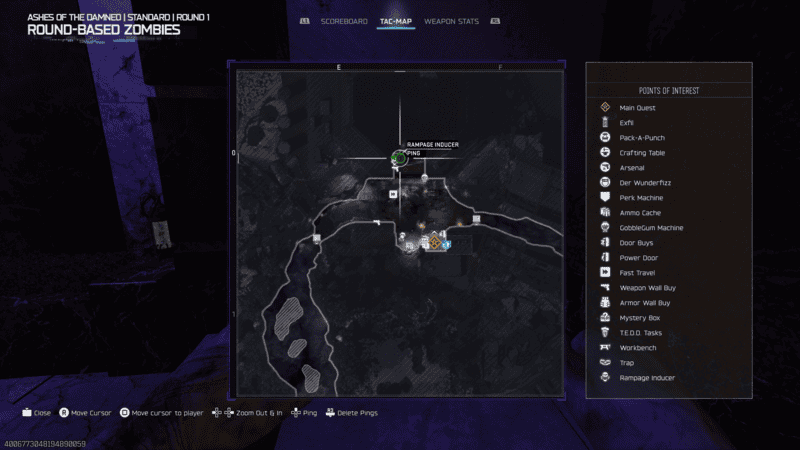Select Mystery Box in the legend
This screenshot has height=450, width=800.
tap(639, 317)
